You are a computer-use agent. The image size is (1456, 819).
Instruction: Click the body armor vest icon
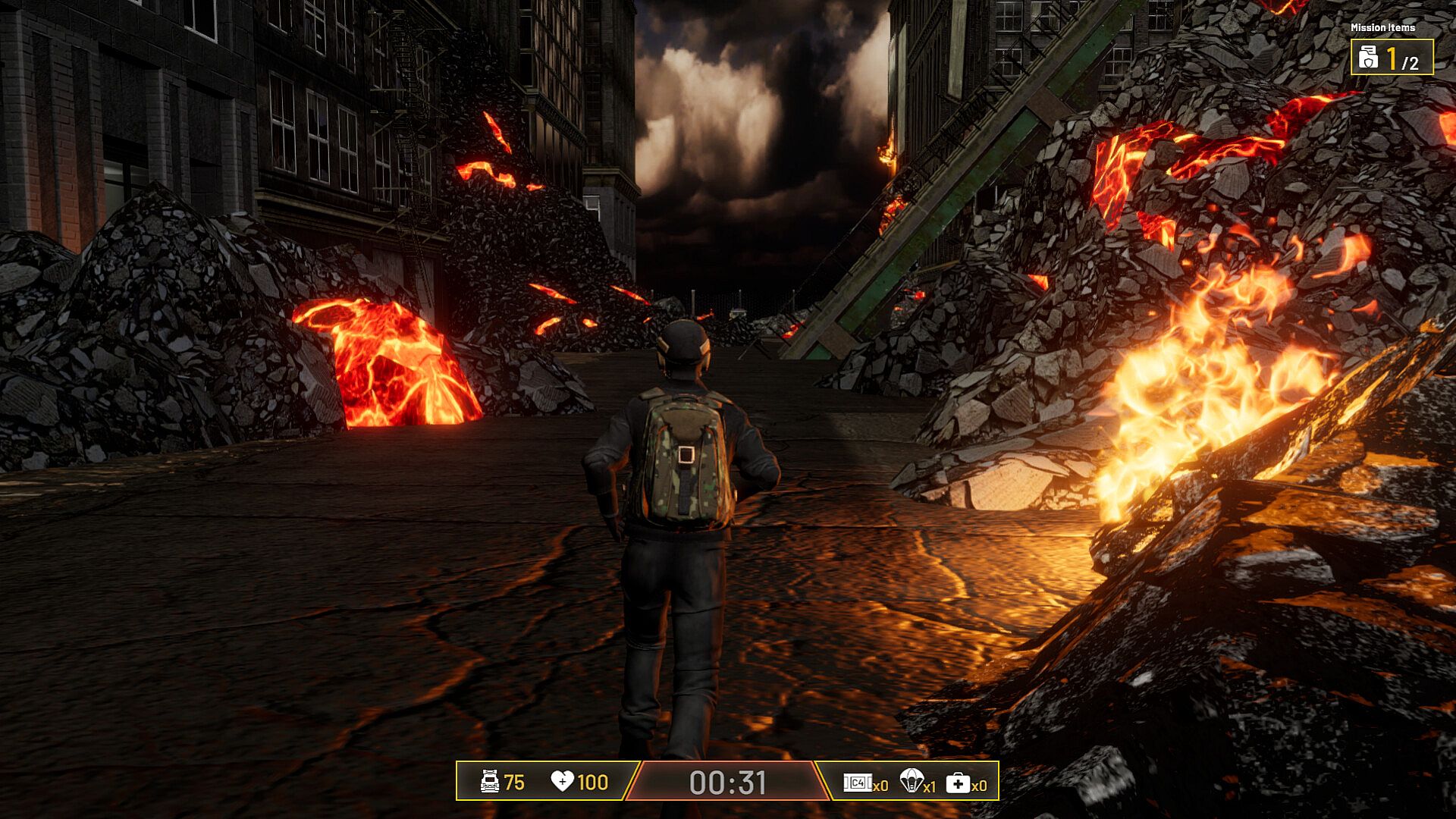pos(491,782)
